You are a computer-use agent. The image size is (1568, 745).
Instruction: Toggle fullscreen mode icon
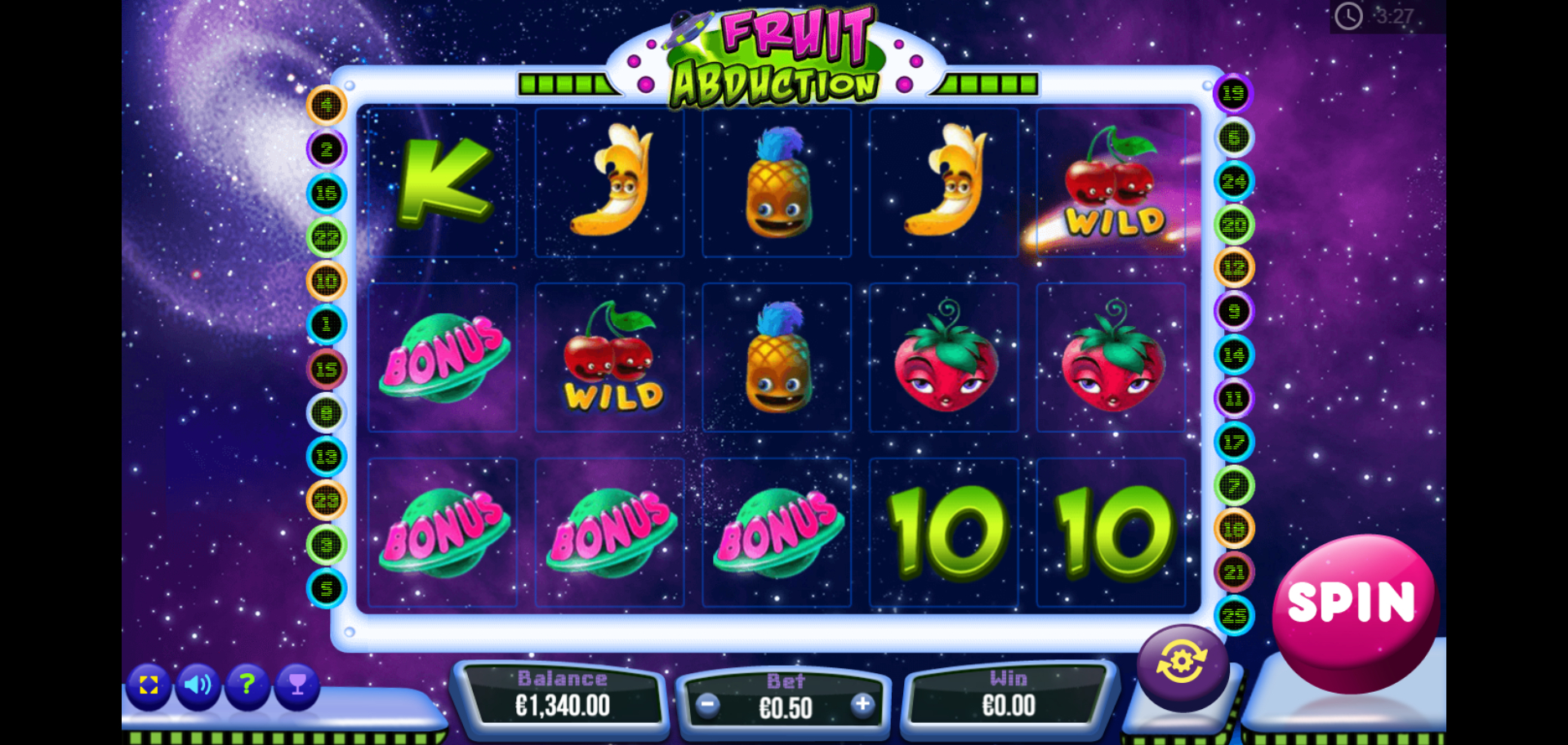click(x=149, y=685)
